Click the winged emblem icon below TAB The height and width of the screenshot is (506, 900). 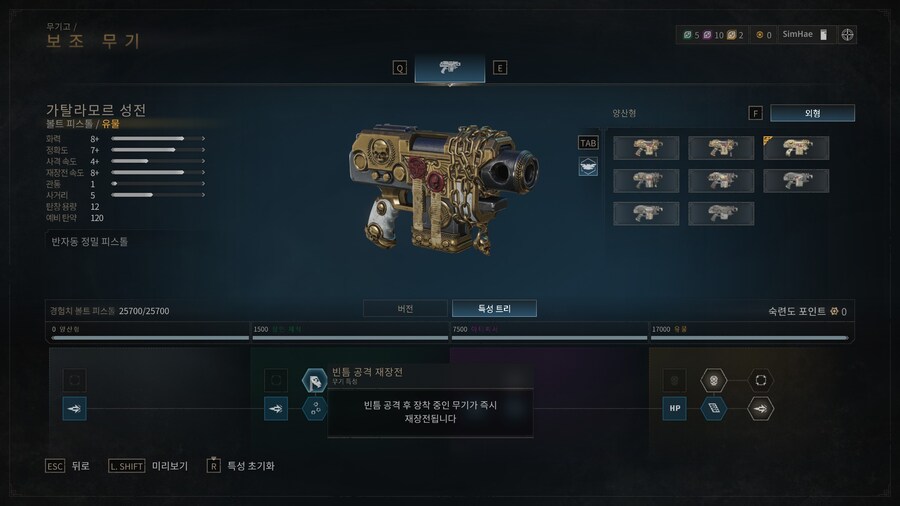coord(588,167)
